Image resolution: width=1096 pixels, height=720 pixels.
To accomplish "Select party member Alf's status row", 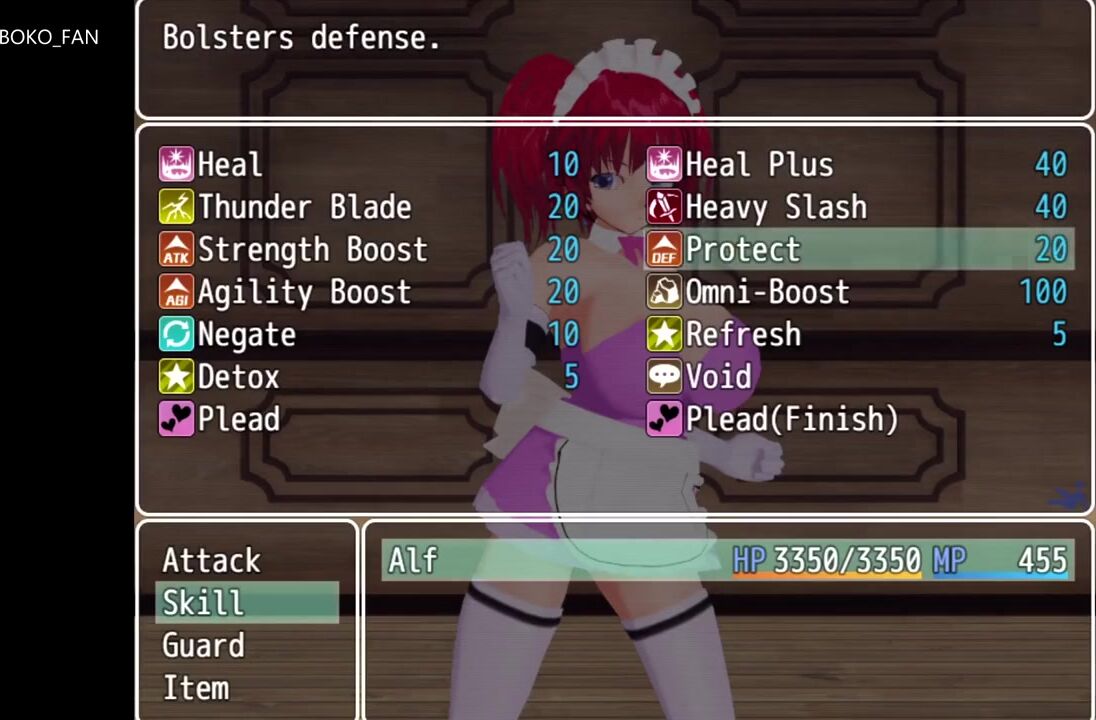I will coord(727,560).
